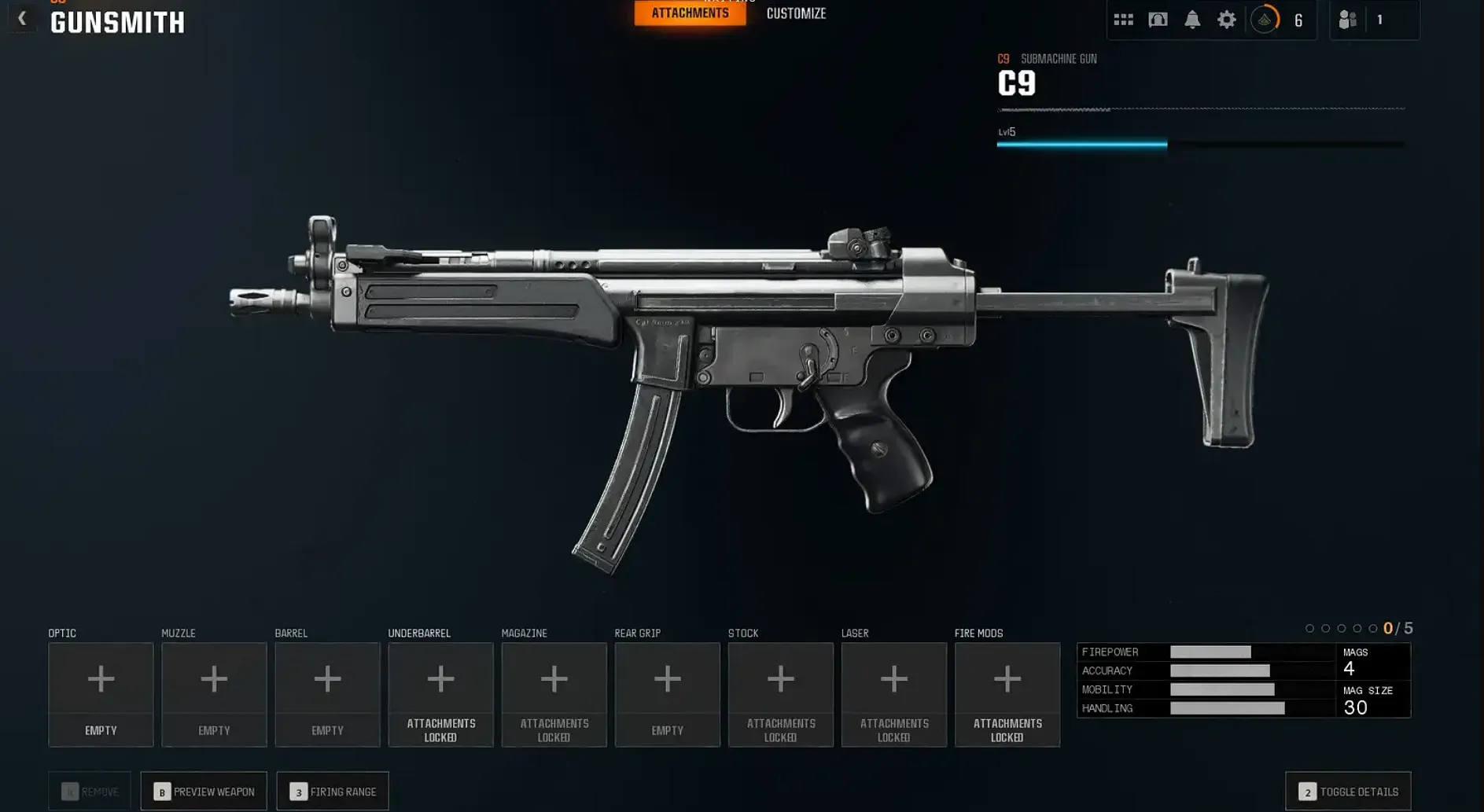This screenshot has height=812, width=1484.
Task: Click the player rank emblem
Action: [x=1265, y=20]
